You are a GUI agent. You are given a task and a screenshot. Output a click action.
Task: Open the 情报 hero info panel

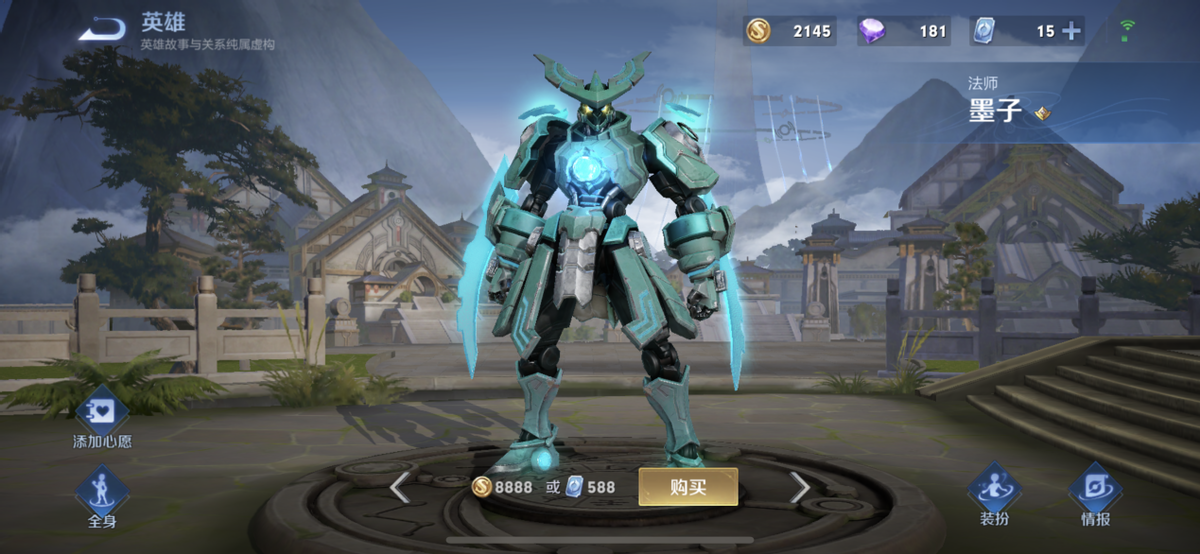(x=1095, y=494)
